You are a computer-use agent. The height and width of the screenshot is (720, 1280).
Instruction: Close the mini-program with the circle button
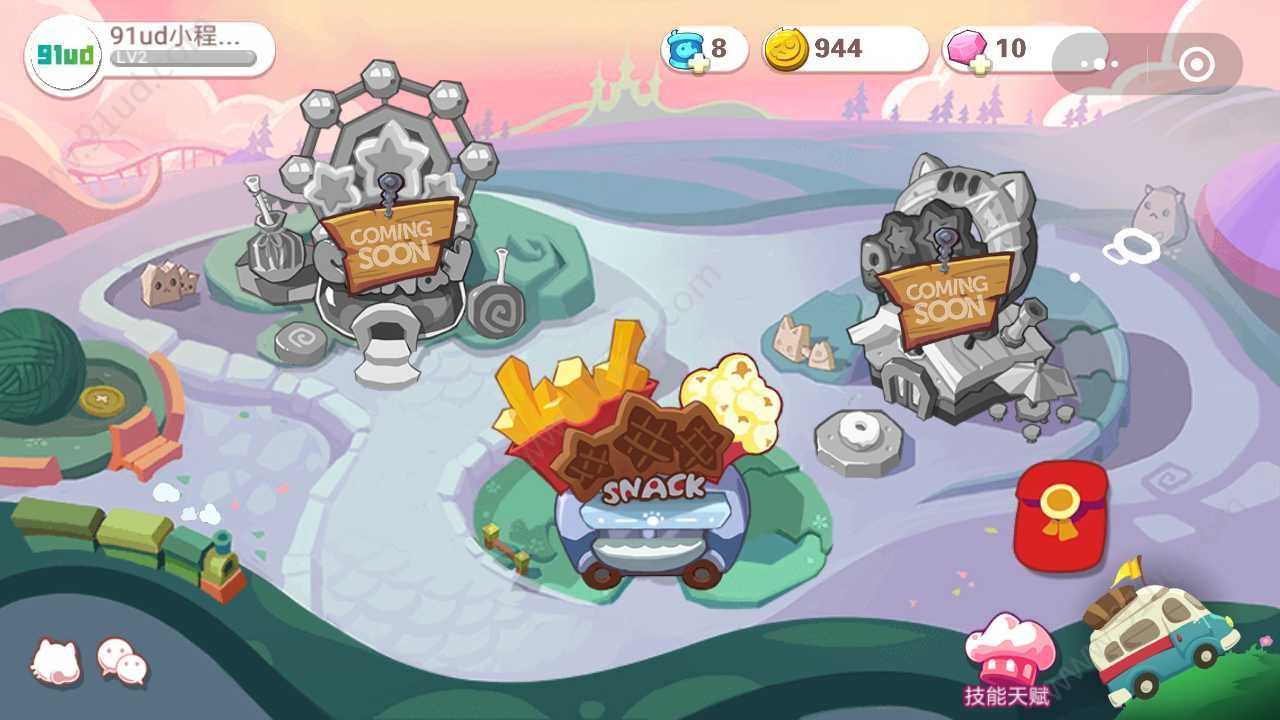click(x=1195, y=65)
